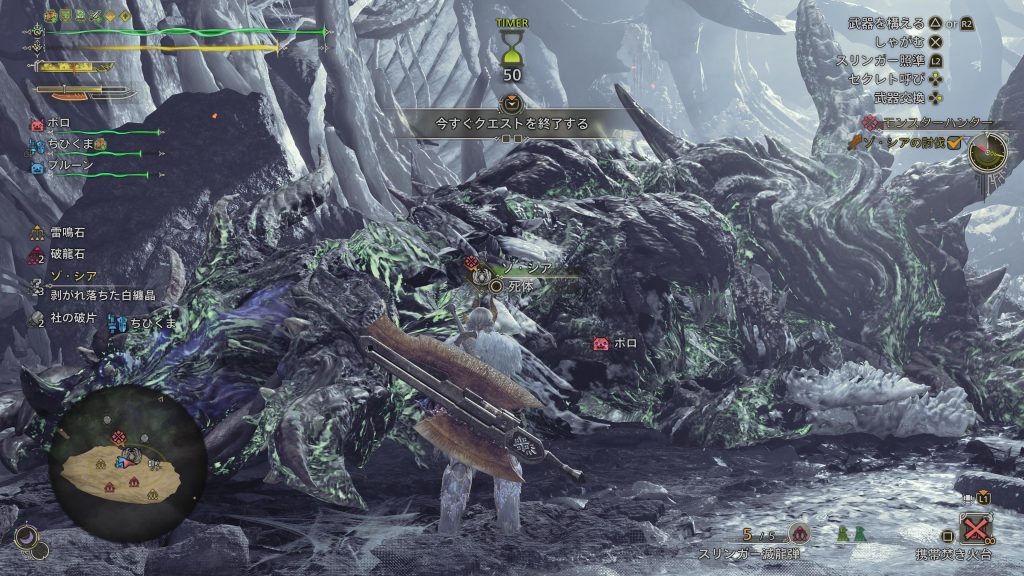Select the 破龍石 pickup entry
1024x576 pixels.
pos(67,255)
